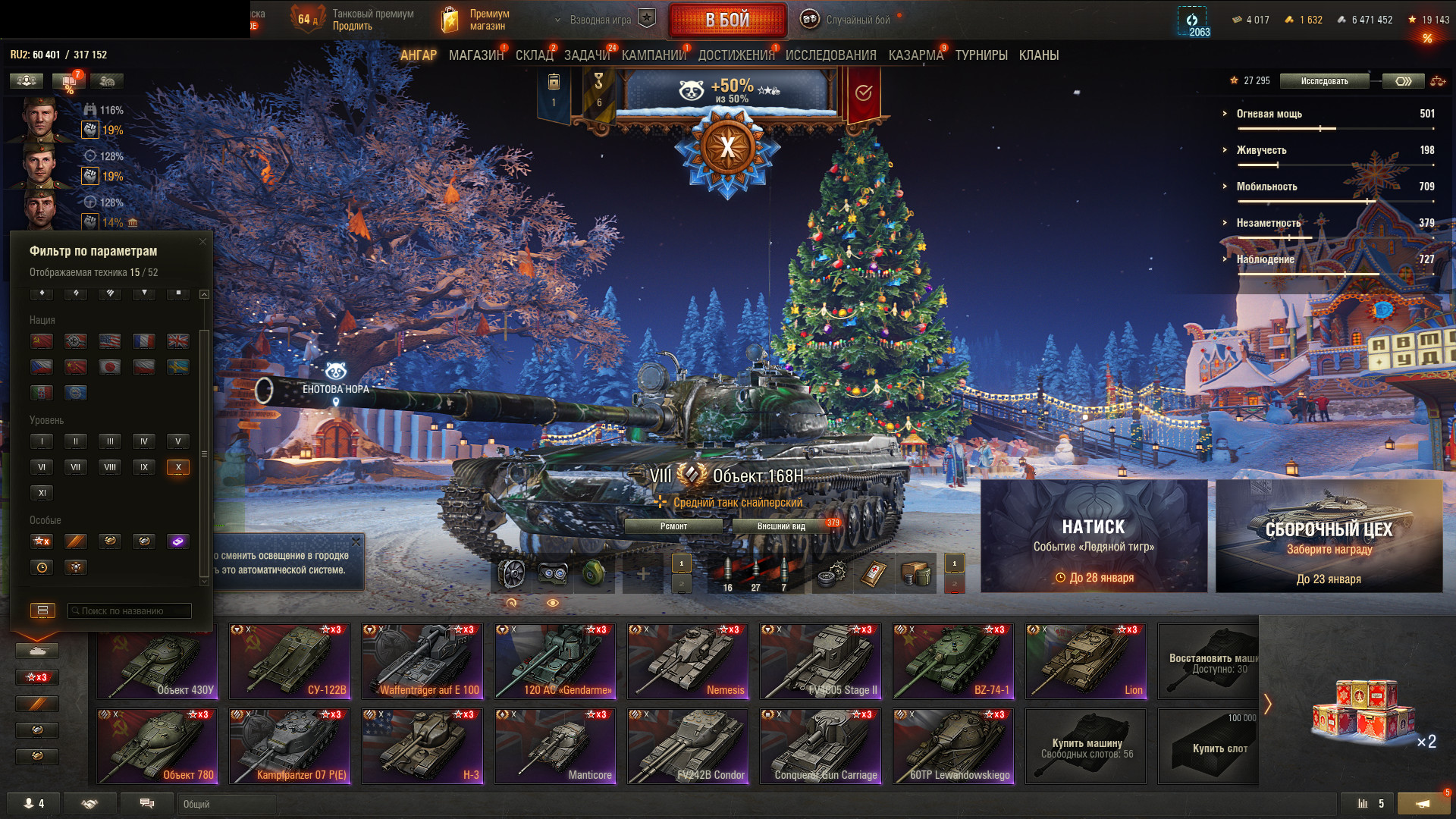Image resolution: width=1456 pixels, height=819 pixels.
Task: Pick the 60TP Lewandowskiego tank
Action: click(x=953, y=745)
